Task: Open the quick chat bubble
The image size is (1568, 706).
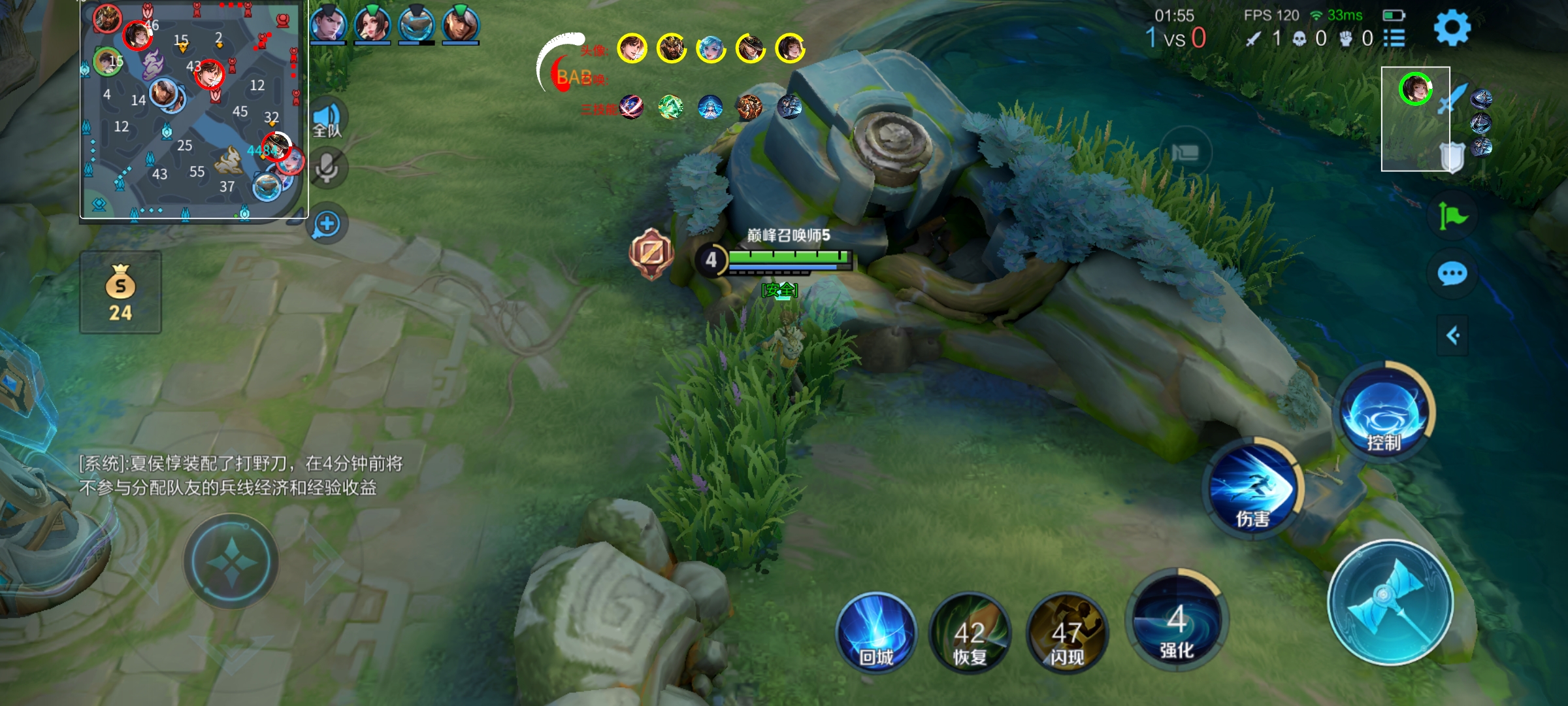Action: pyautogui.click(x=1452, y=273)
